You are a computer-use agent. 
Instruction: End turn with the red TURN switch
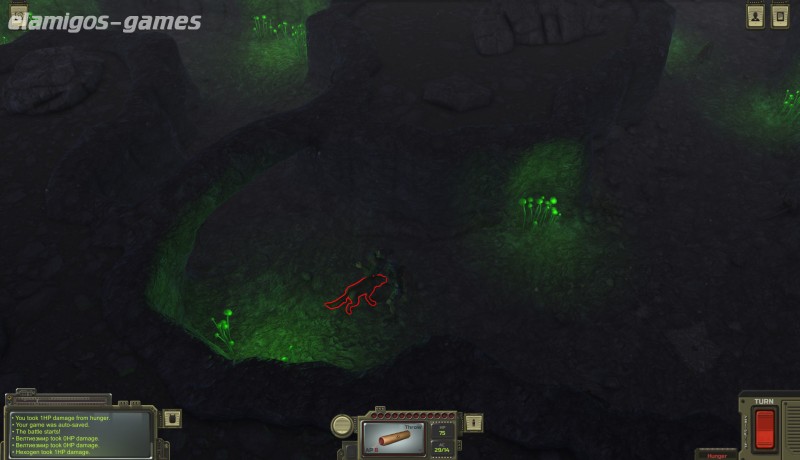(x=764, y=429)
